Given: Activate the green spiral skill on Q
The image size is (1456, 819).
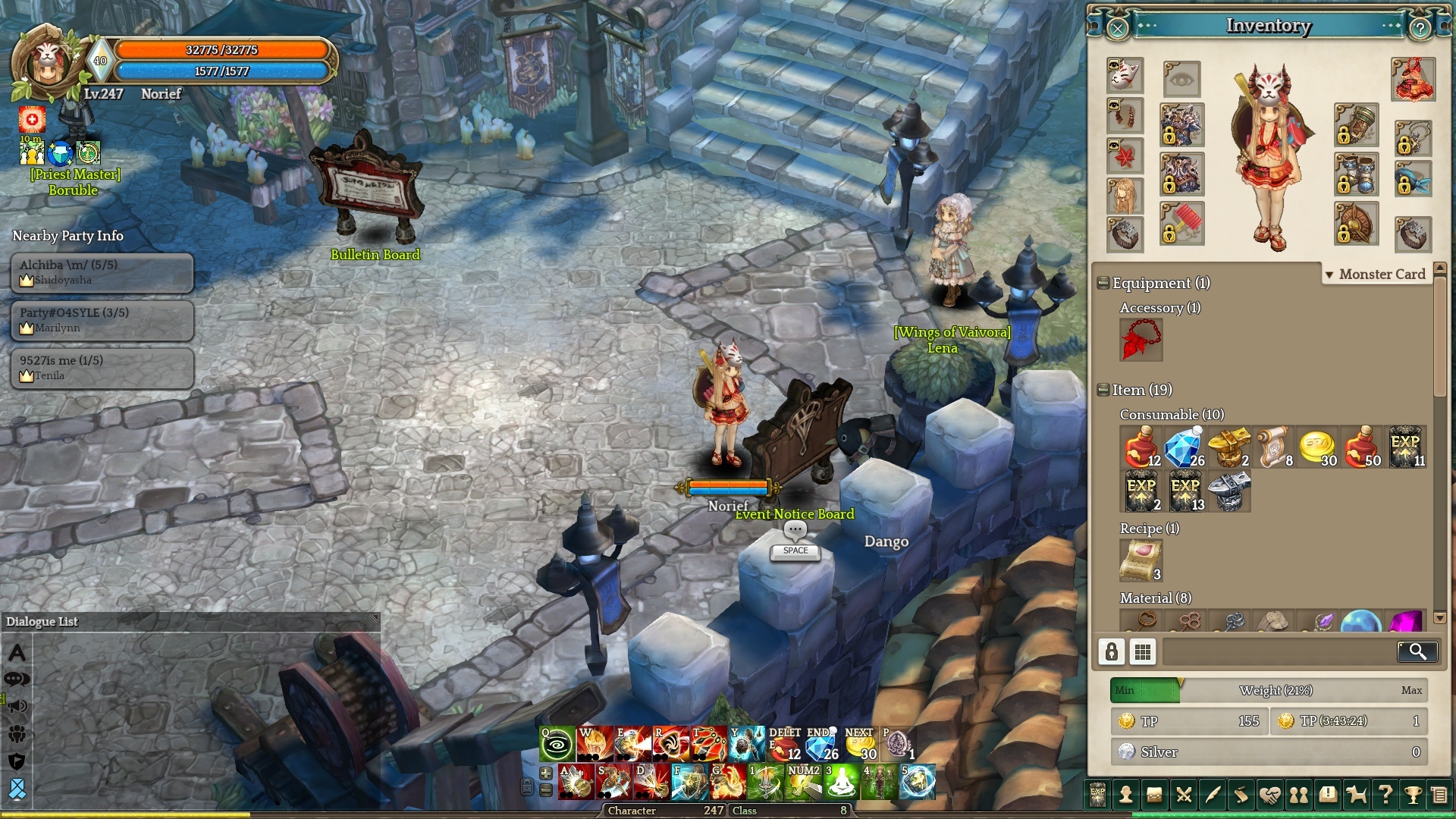Looking at the screenshot, I should click(x=557, y=745).
